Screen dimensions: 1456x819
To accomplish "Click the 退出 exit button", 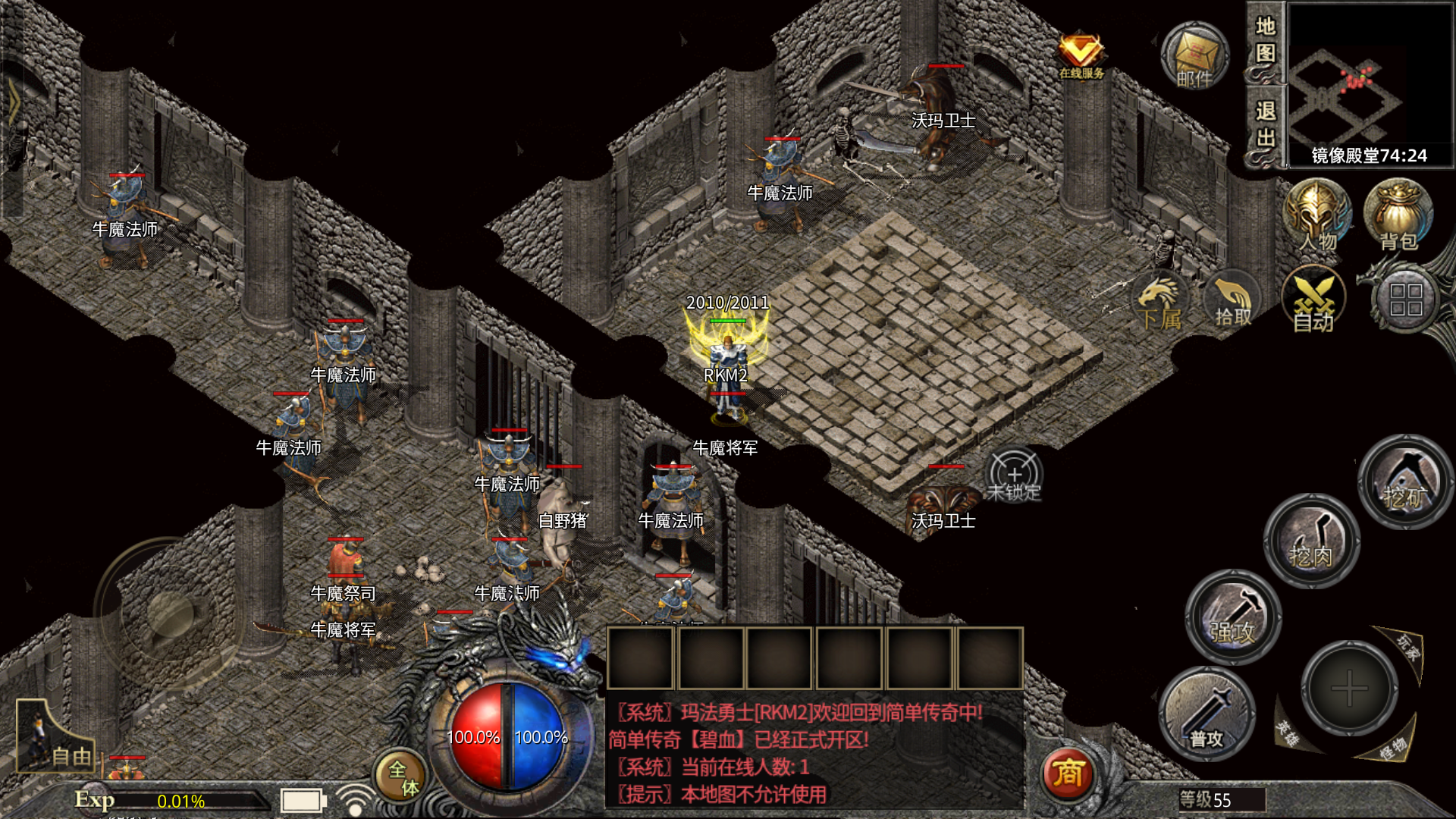I will click(x=1265, y=125).
